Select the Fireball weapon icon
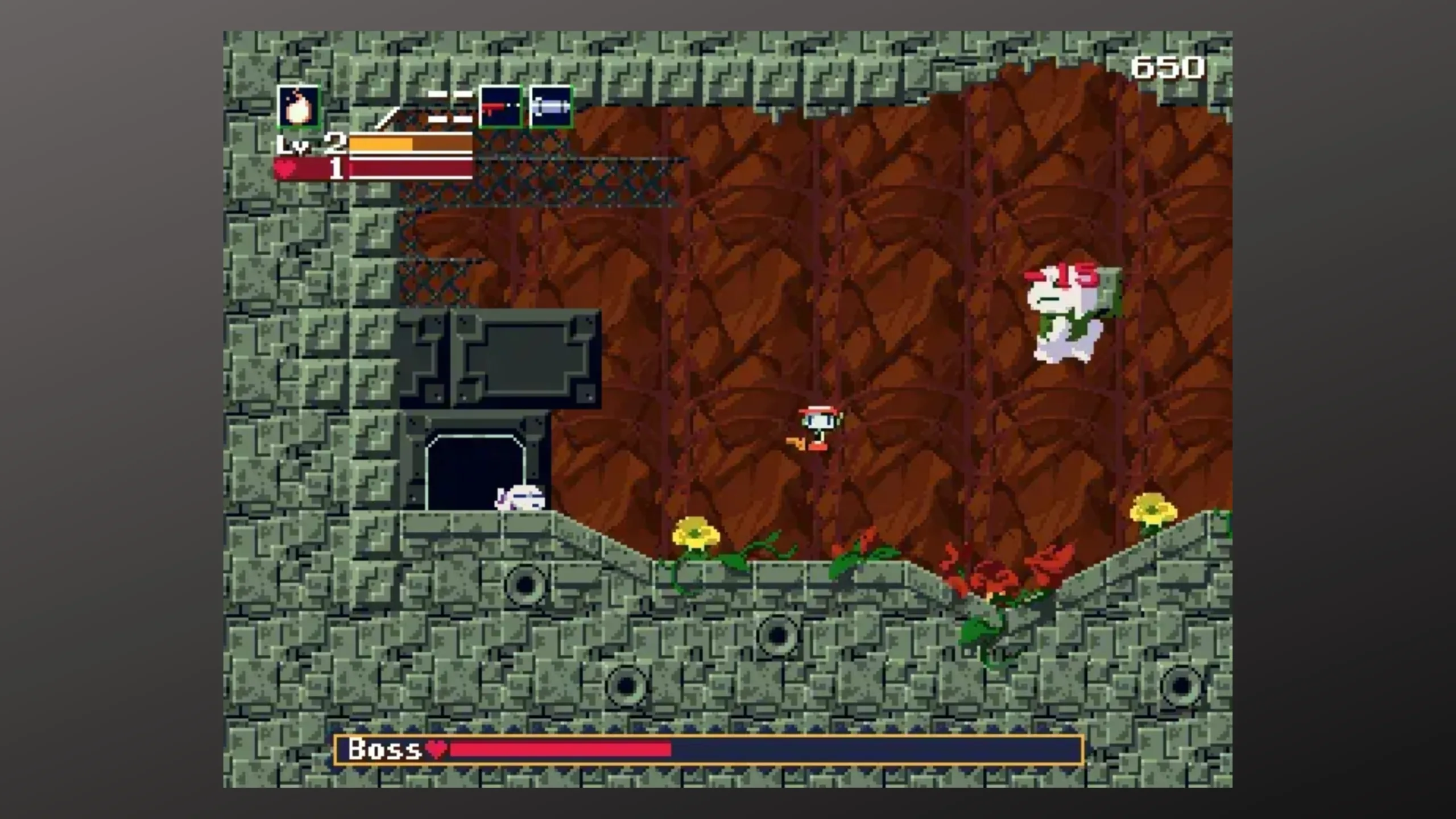Image resolution: width=1456 pixels, height=819 pixels. click(x=299, y=106)
